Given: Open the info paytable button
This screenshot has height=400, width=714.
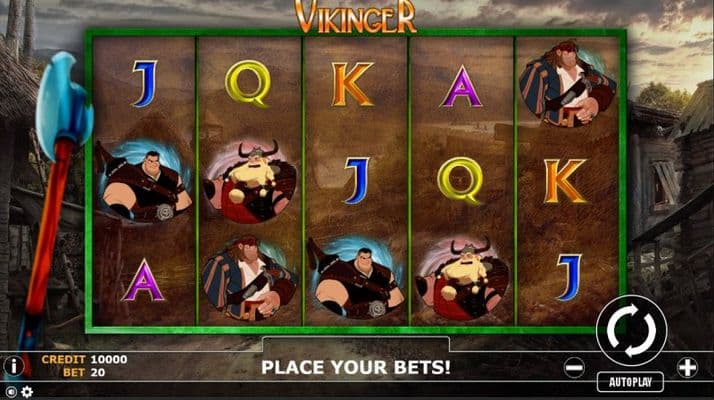Looking at the screenshot, I should pyautogui.click(x=13, y=366).
